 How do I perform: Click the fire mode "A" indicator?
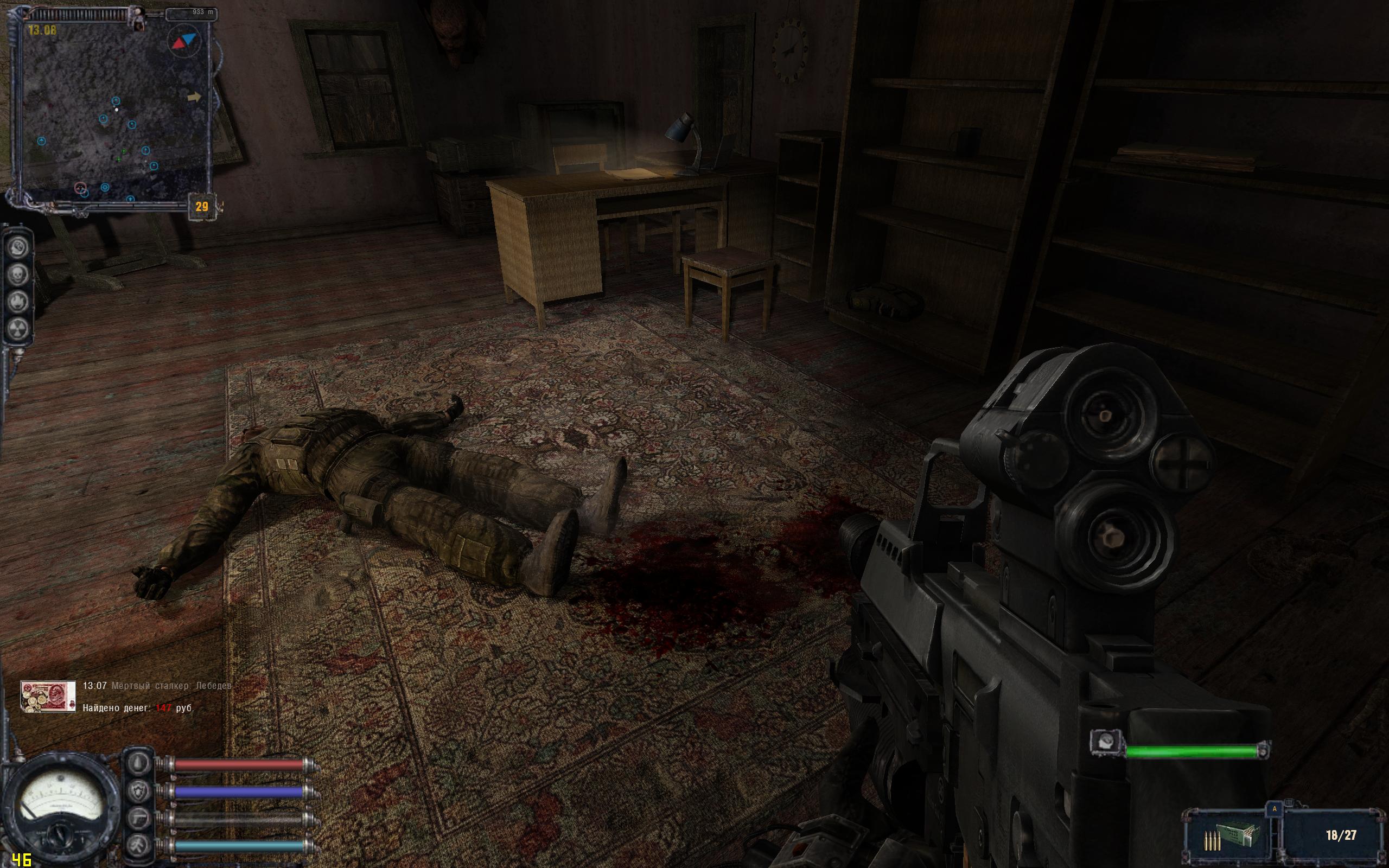pyautogui.click(x=1275, y=808)
